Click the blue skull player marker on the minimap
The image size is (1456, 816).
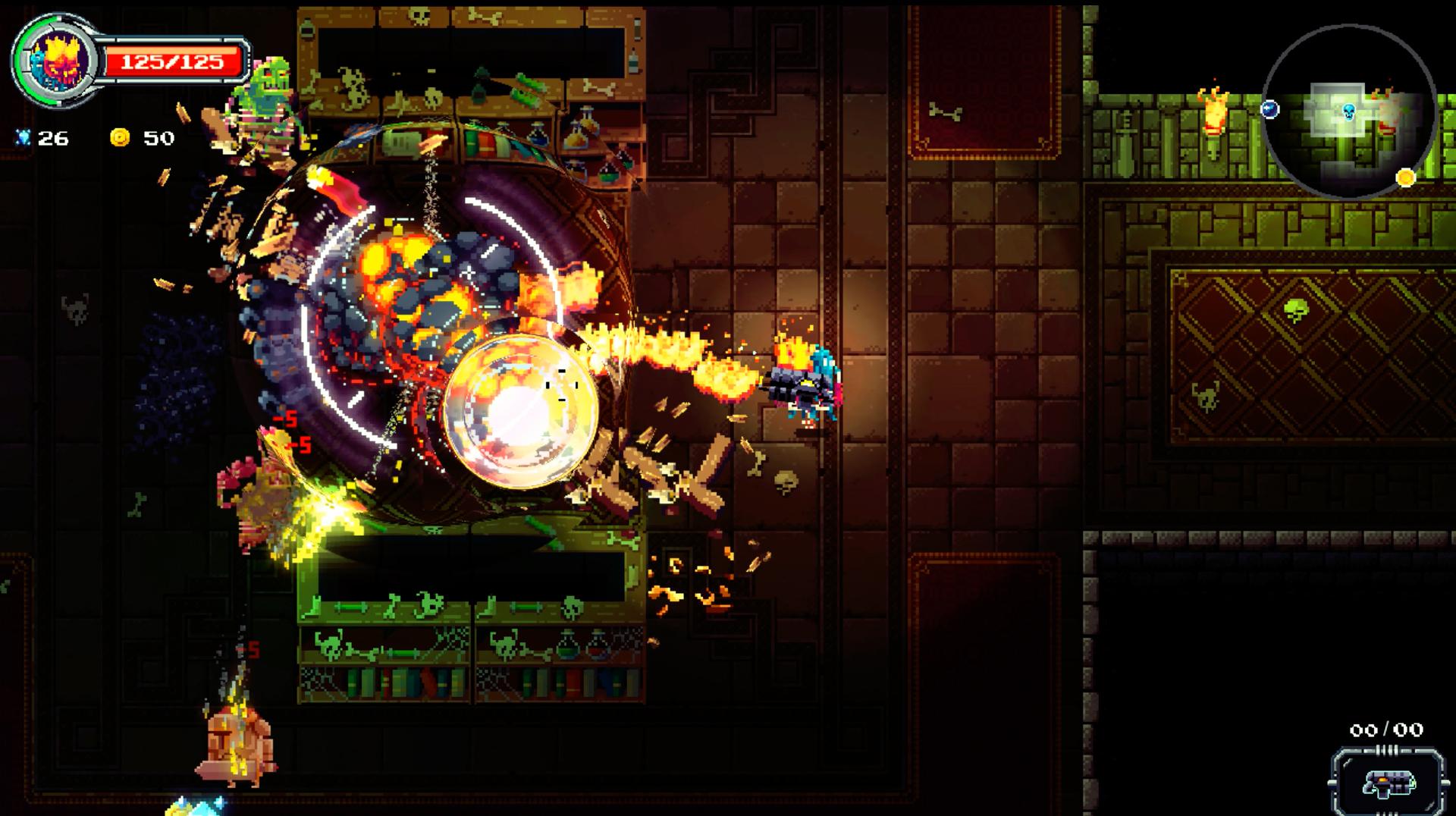(1348, 112)
